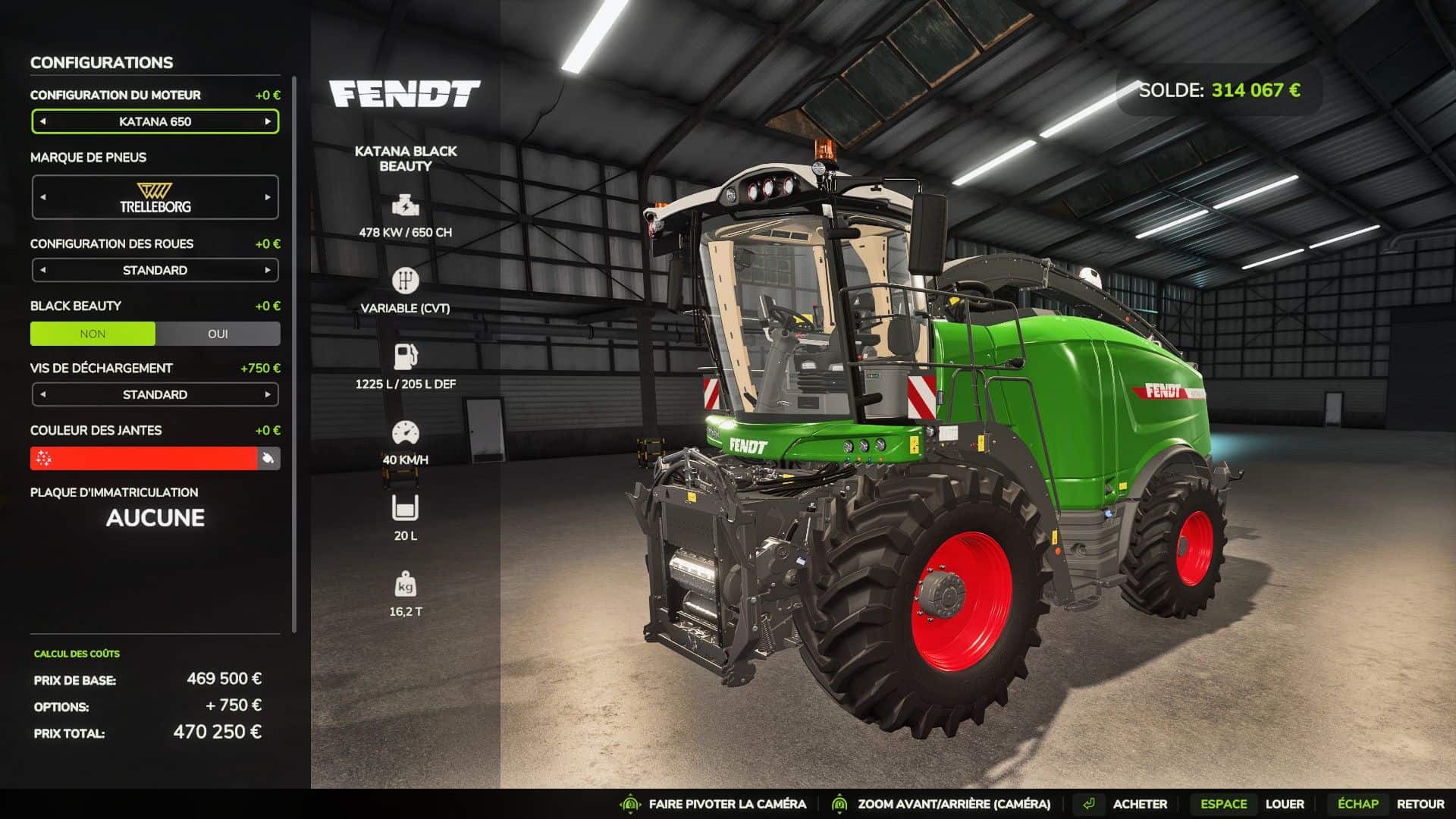Go back with RETOUR

(x=1420, y=804)
